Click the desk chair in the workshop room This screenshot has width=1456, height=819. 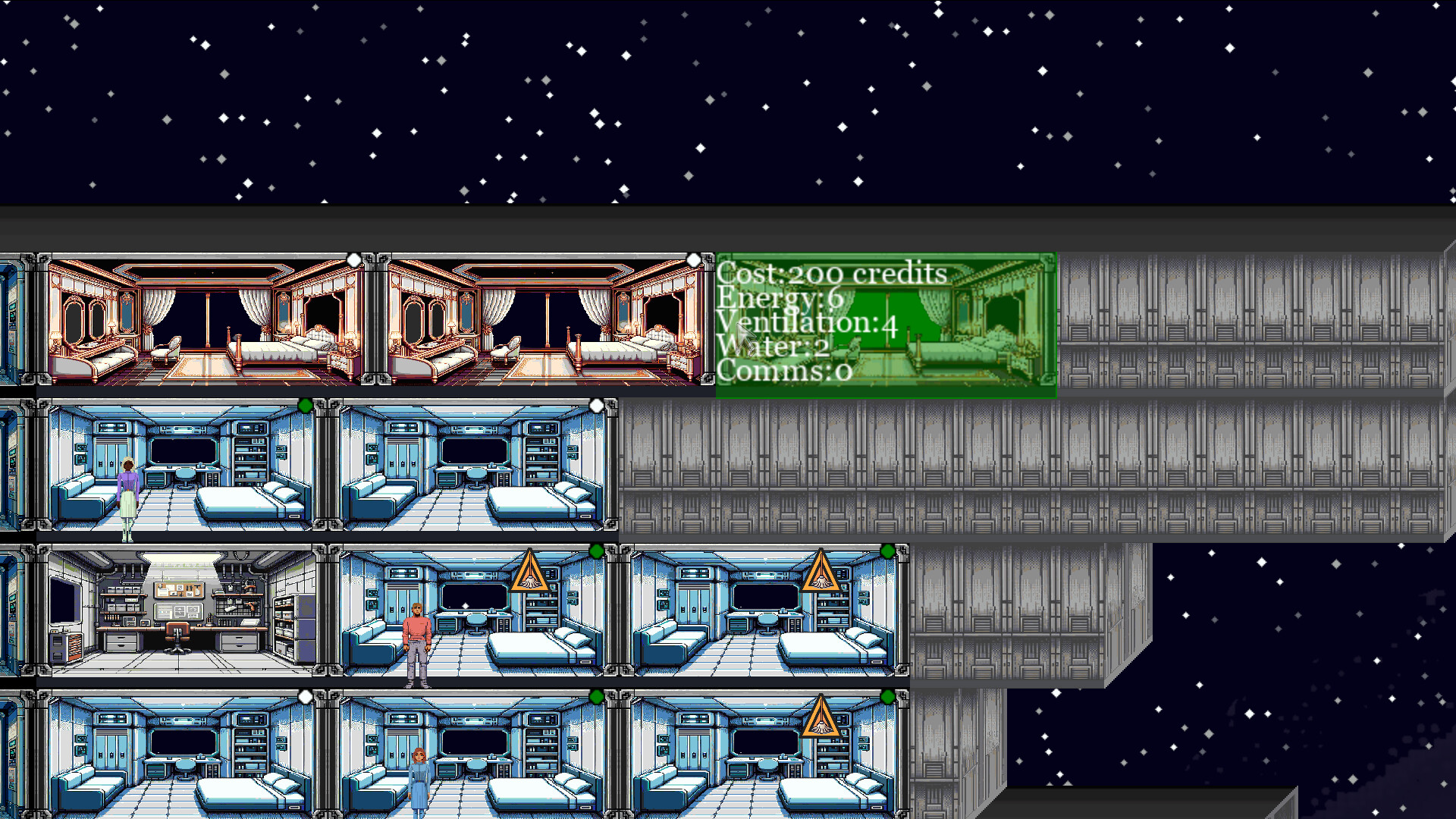[178, 637]
